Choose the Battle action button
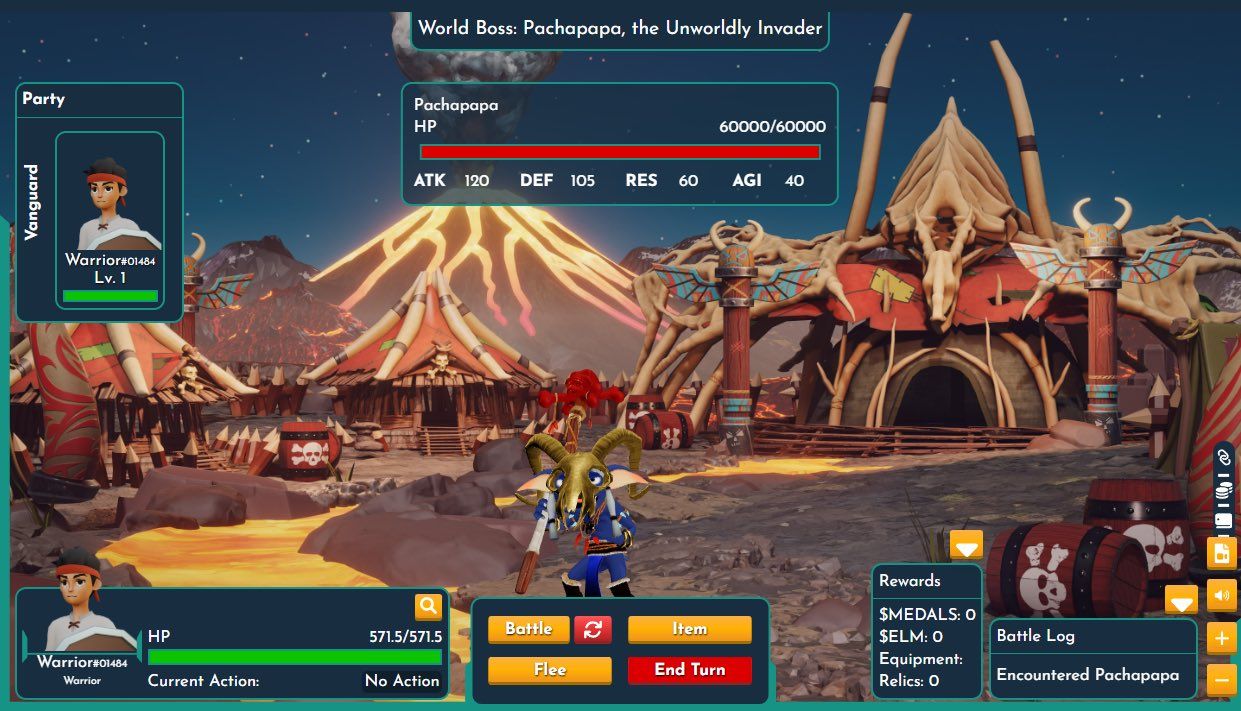Screen dimensions: 1241x711 528,629
